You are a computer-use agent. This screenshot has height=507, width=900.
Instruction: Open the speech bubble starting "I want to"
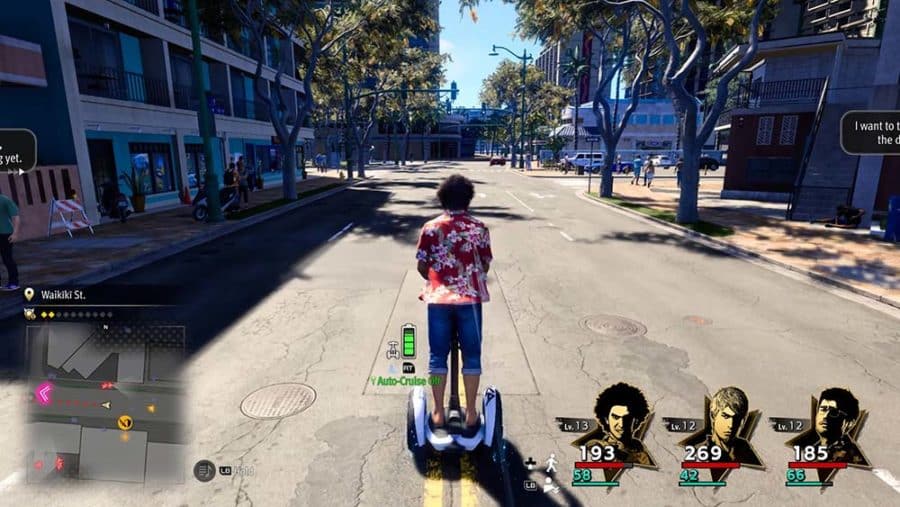point(870,132)
